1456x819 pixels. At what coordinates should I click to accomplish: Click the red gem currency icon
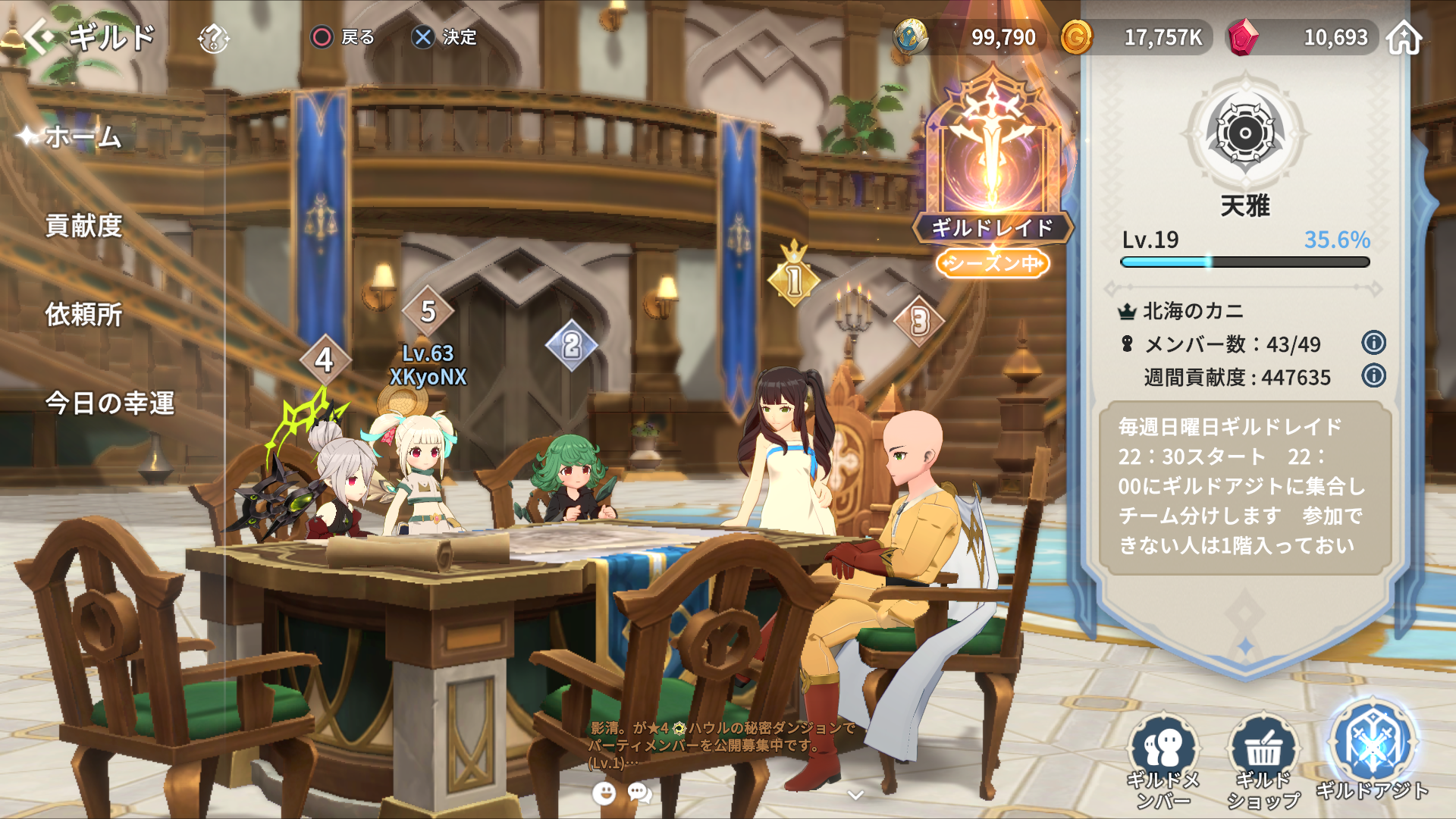click(x=1243, y=37)
